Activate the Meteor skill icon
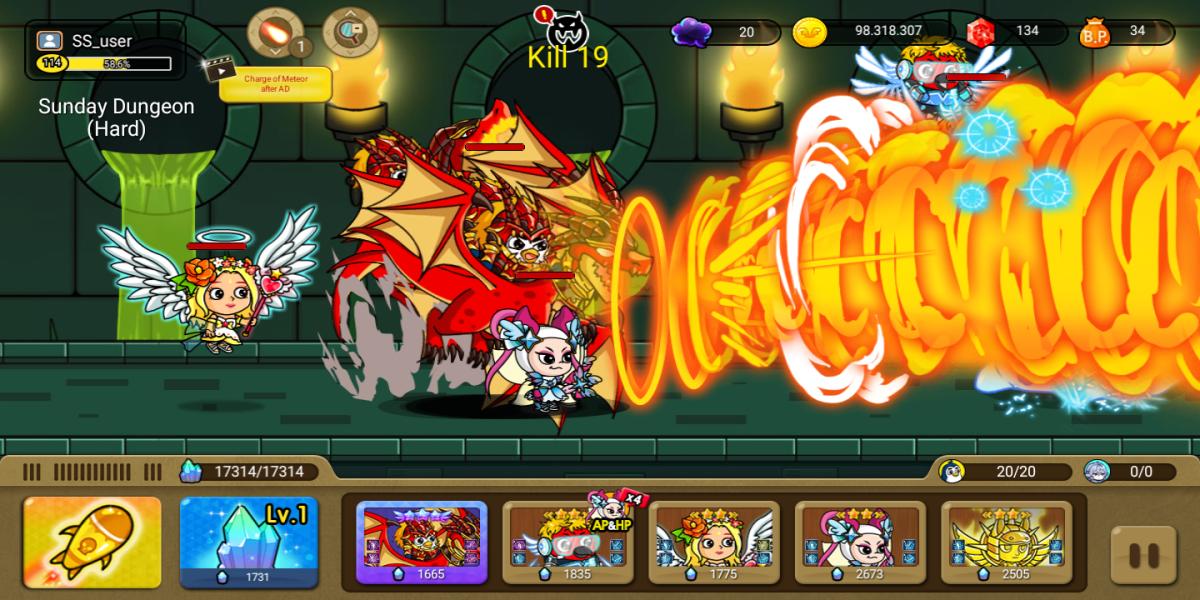Image resolution: width=1200 pixels, height=600 pixels. 275,33
